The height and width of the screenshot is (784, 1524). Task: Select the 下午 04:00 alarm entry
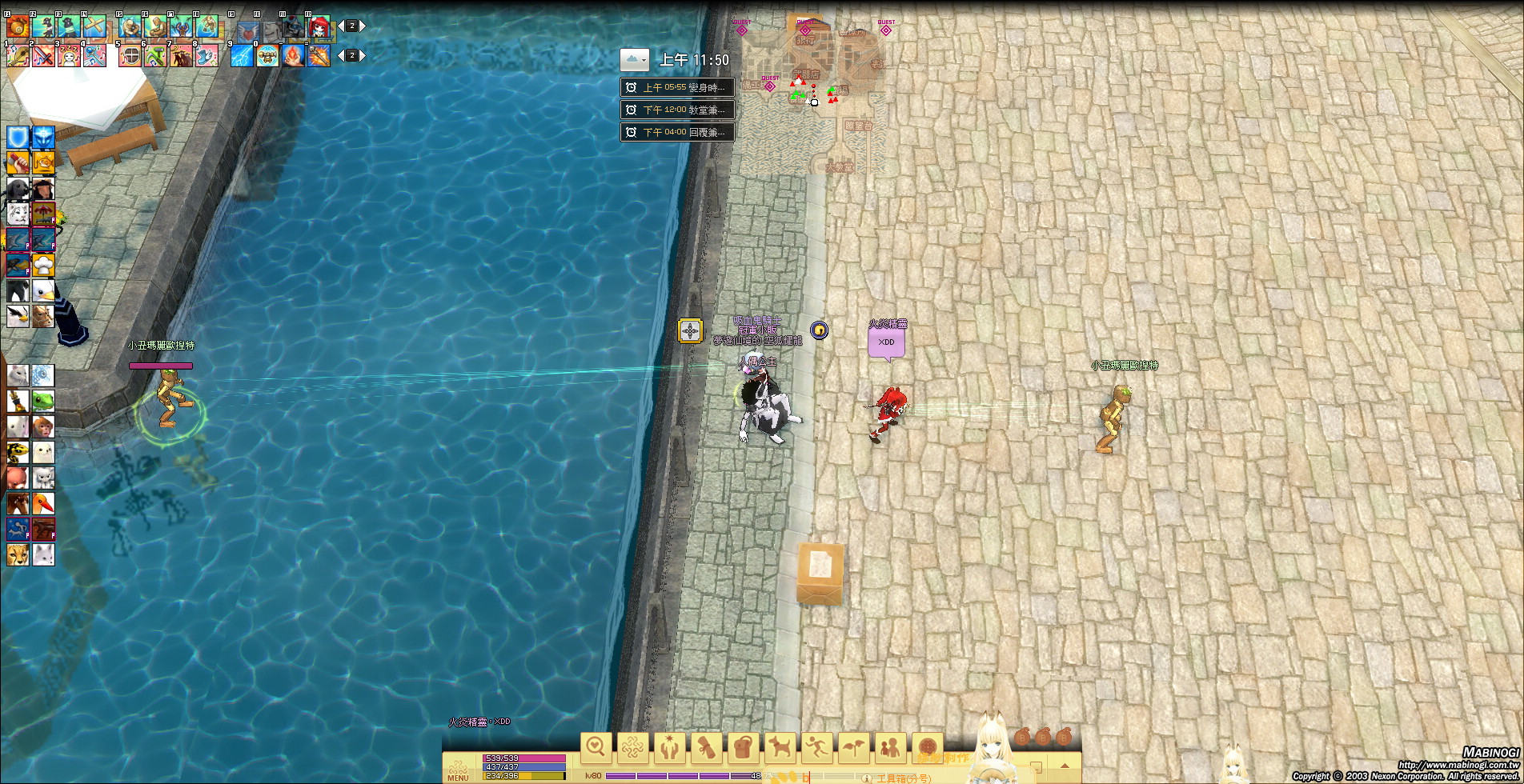pyautogui.click(x=677, y=132)
